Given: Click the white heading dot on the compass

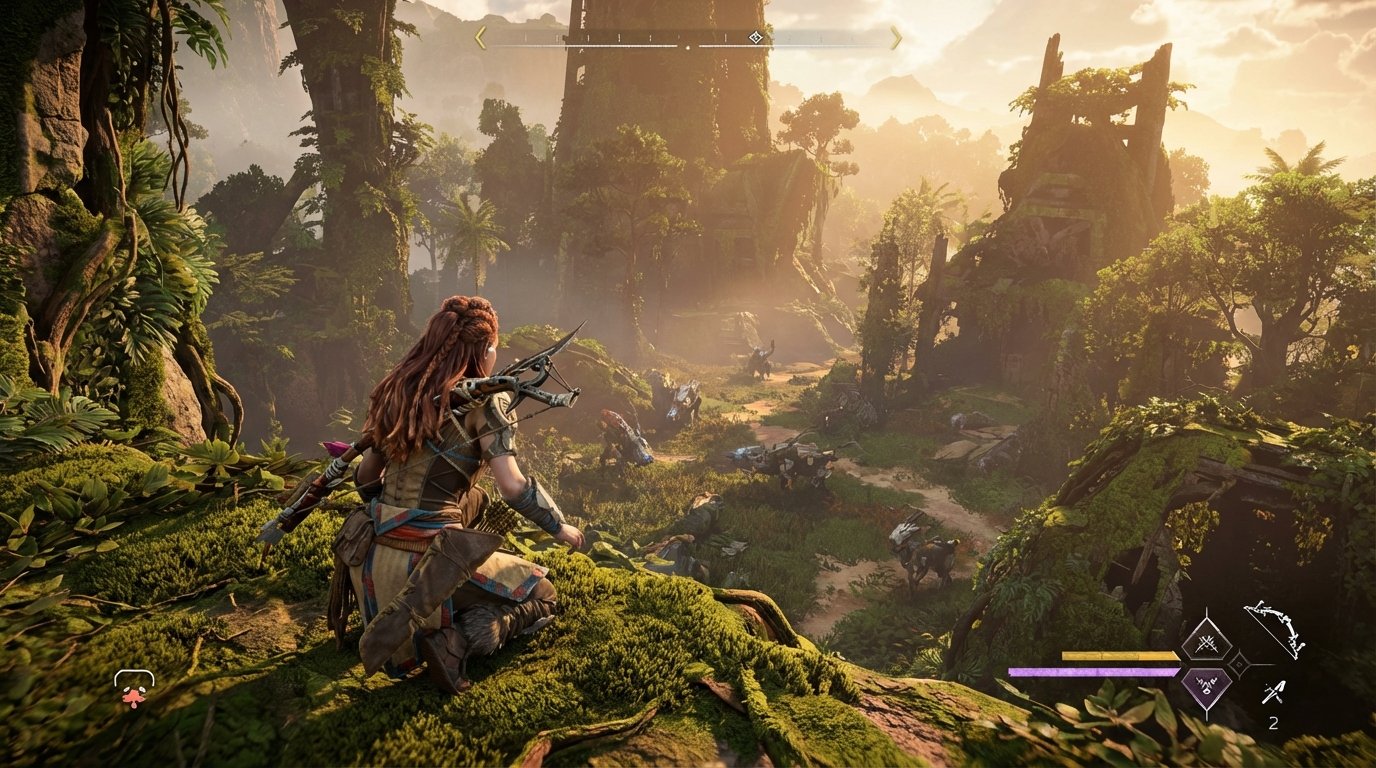Looking at the screenshot, I should (x=688, y=47).
